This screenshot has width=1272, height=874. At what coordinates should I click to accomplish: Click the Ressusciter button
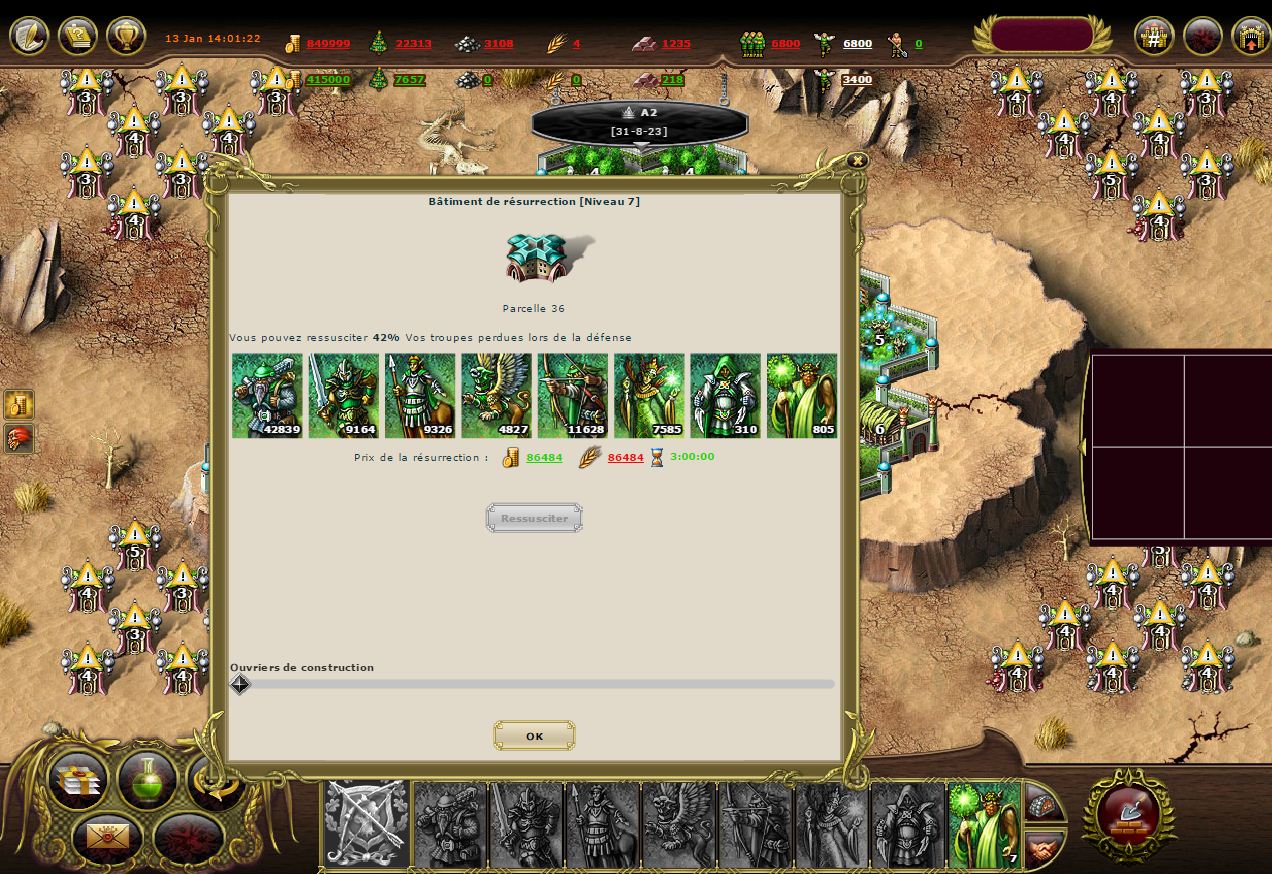click(534, 518)
